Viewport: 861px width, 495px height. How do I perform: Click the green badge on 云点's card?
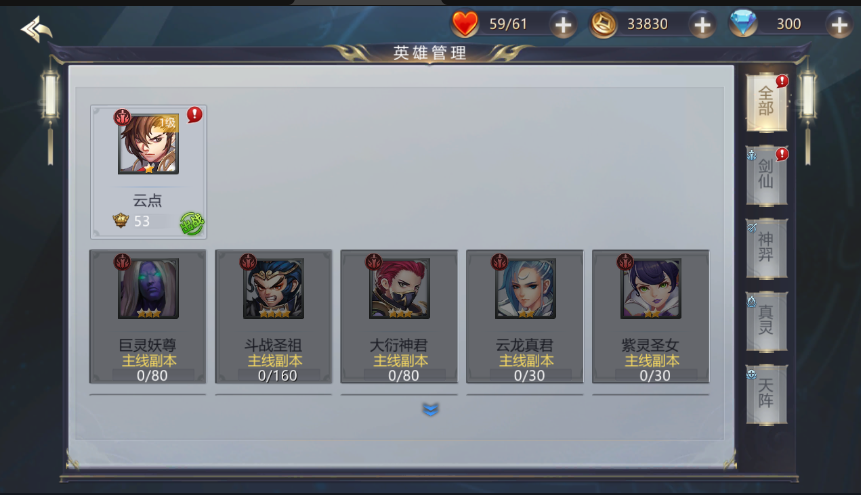click(192, 223)
